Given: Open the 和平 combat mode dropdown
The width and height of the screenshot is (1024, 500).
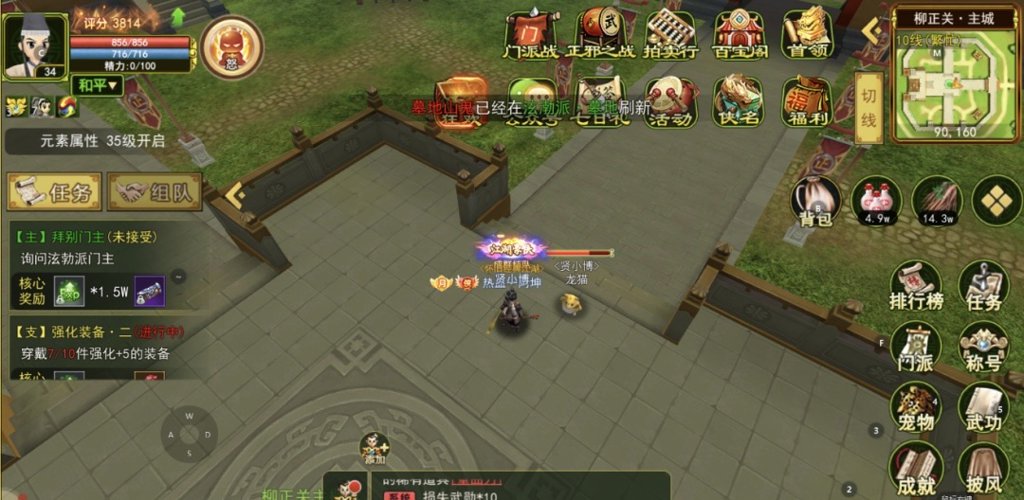Looking at the screenshot, I should pos(98,86).
